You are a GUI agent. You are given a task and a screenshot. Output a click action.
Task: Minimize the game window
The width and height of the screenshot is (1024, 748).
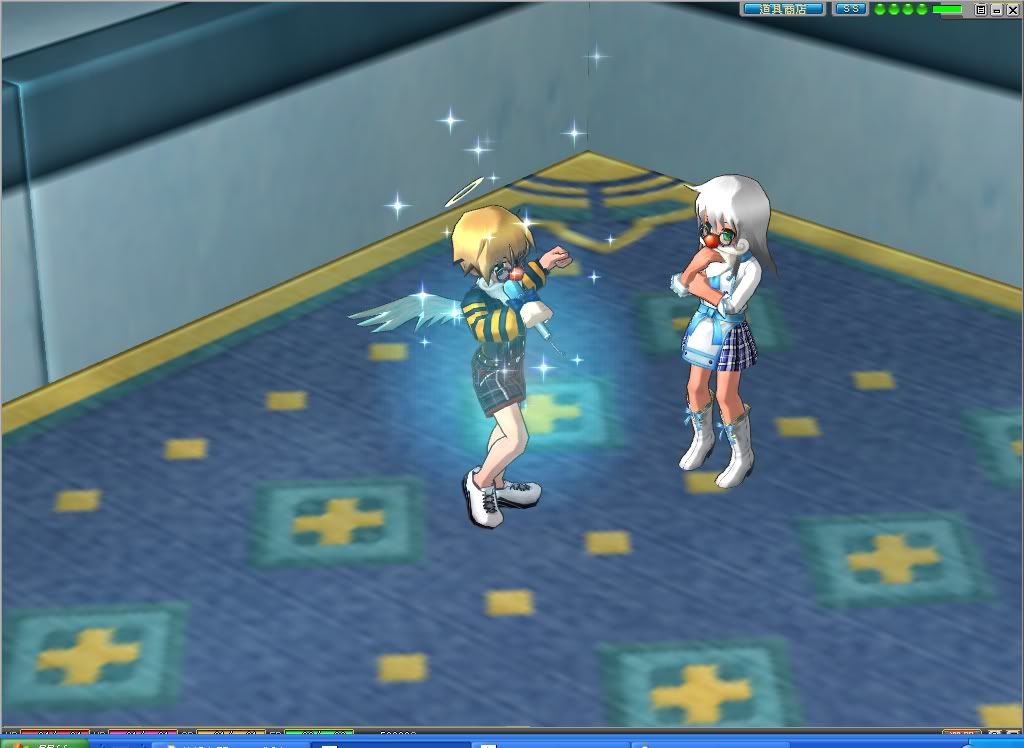click(996, 9)
